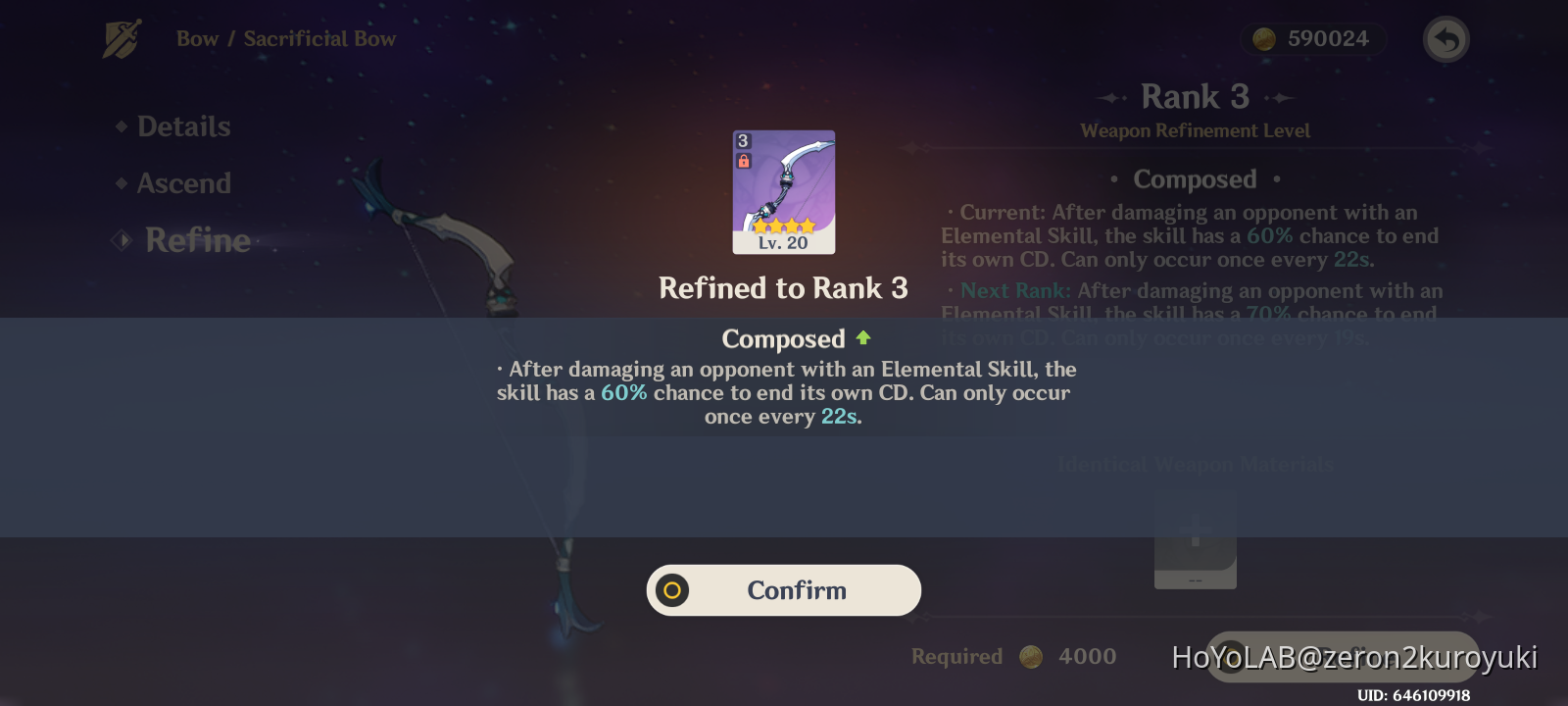Open the Ascend tab
This screenshot has width=1568, height=706.
coord(184,182)
